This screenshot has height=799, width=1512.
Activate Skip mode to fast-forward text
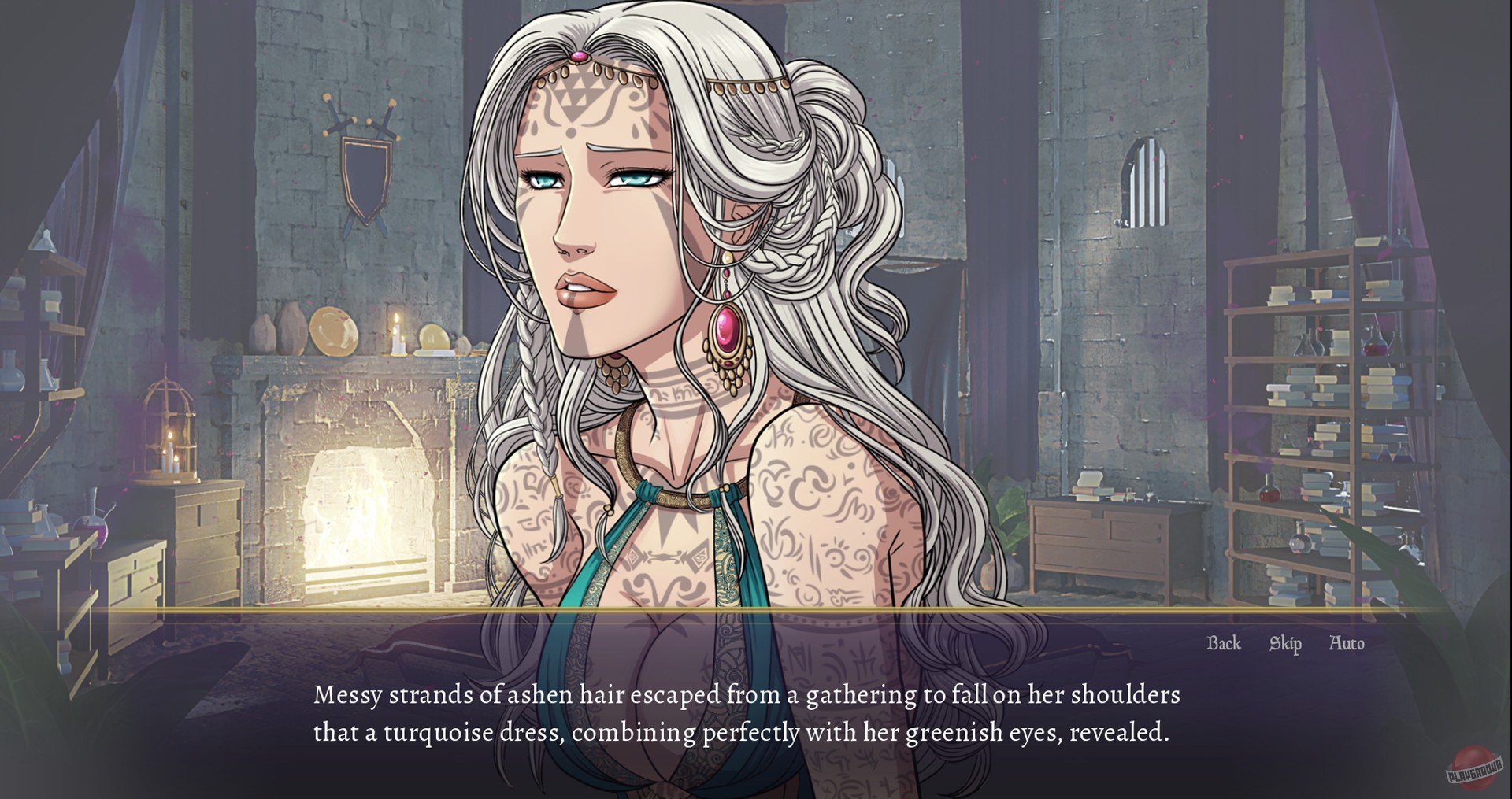1284,643
